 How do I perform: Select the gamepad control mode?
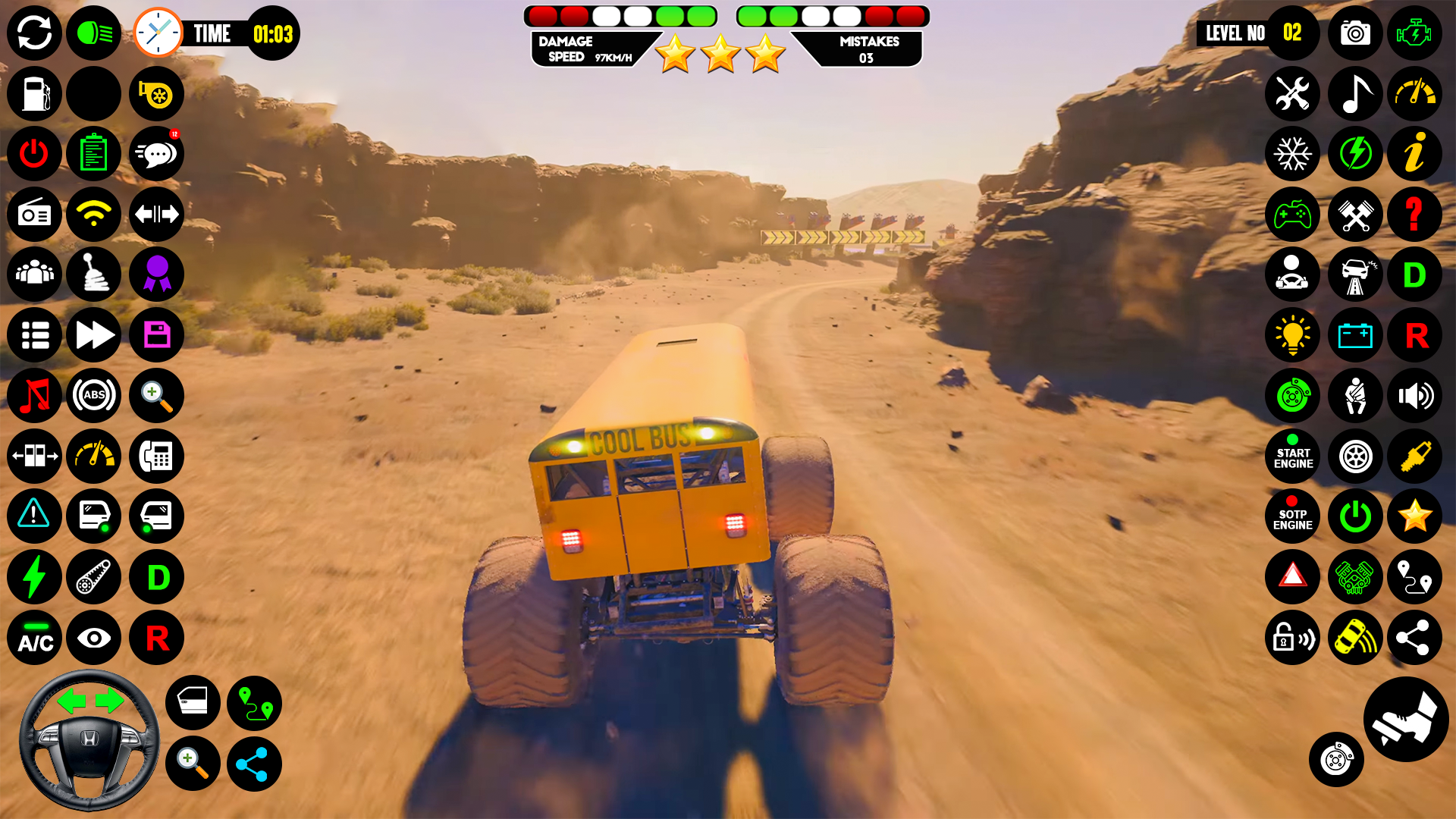pyautogui.click(x=1293, y=215)
